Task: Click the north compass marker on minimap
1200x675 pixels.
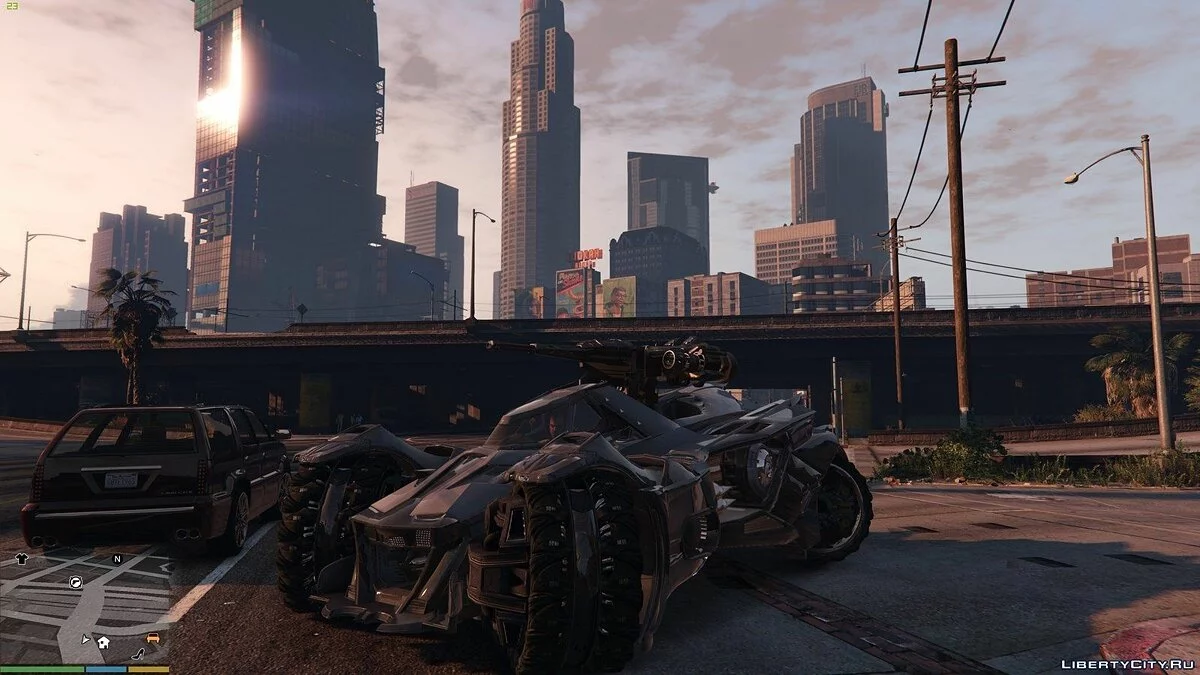Action: [x=117, y=559]
